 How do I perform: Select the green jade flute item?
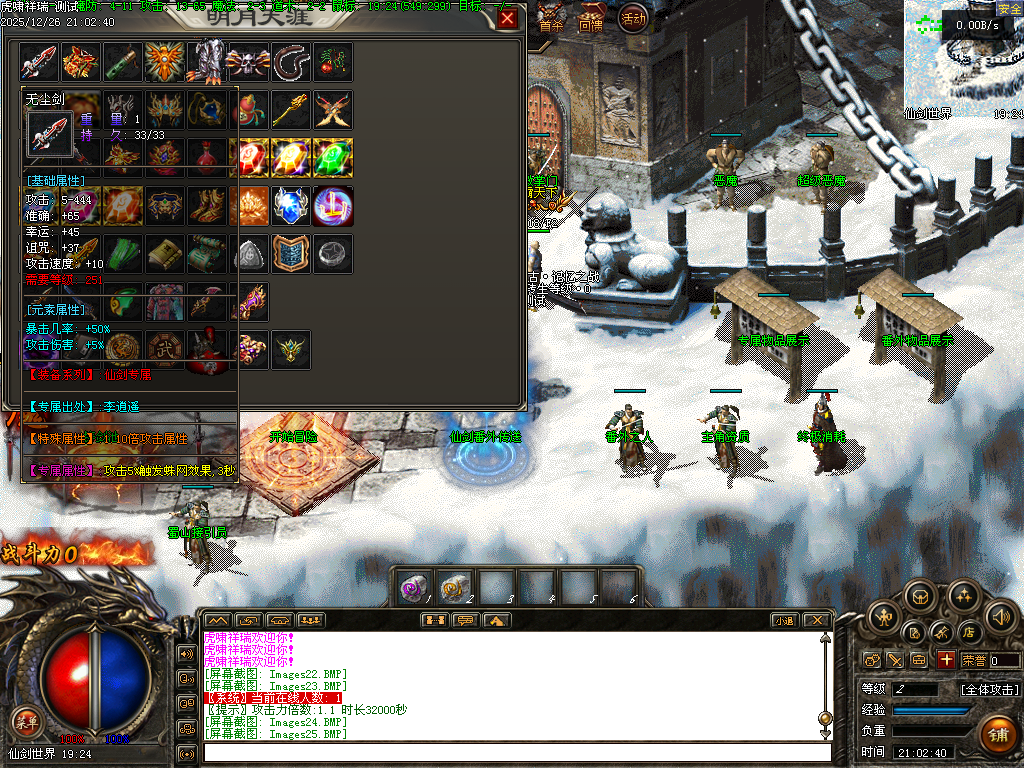pyautogui.click(x=122, y=62)
